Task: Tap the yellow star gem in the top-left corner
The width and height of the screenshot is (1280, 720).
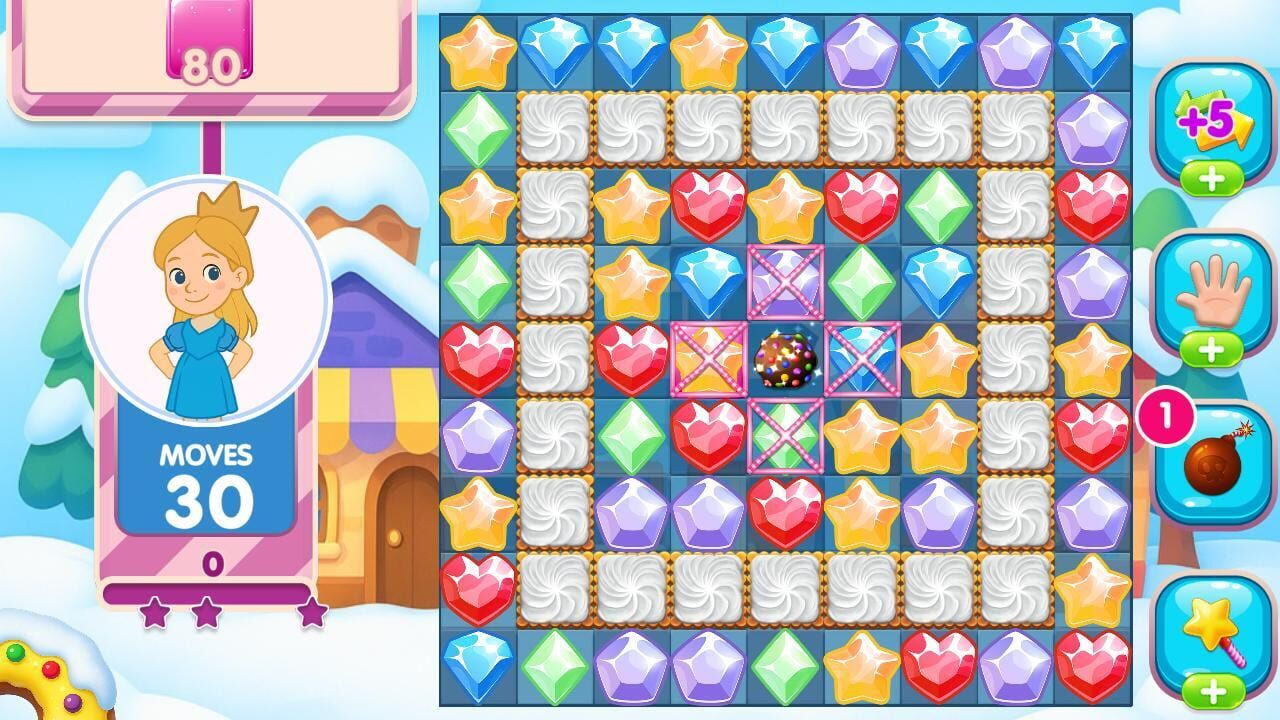Action: 478,48
